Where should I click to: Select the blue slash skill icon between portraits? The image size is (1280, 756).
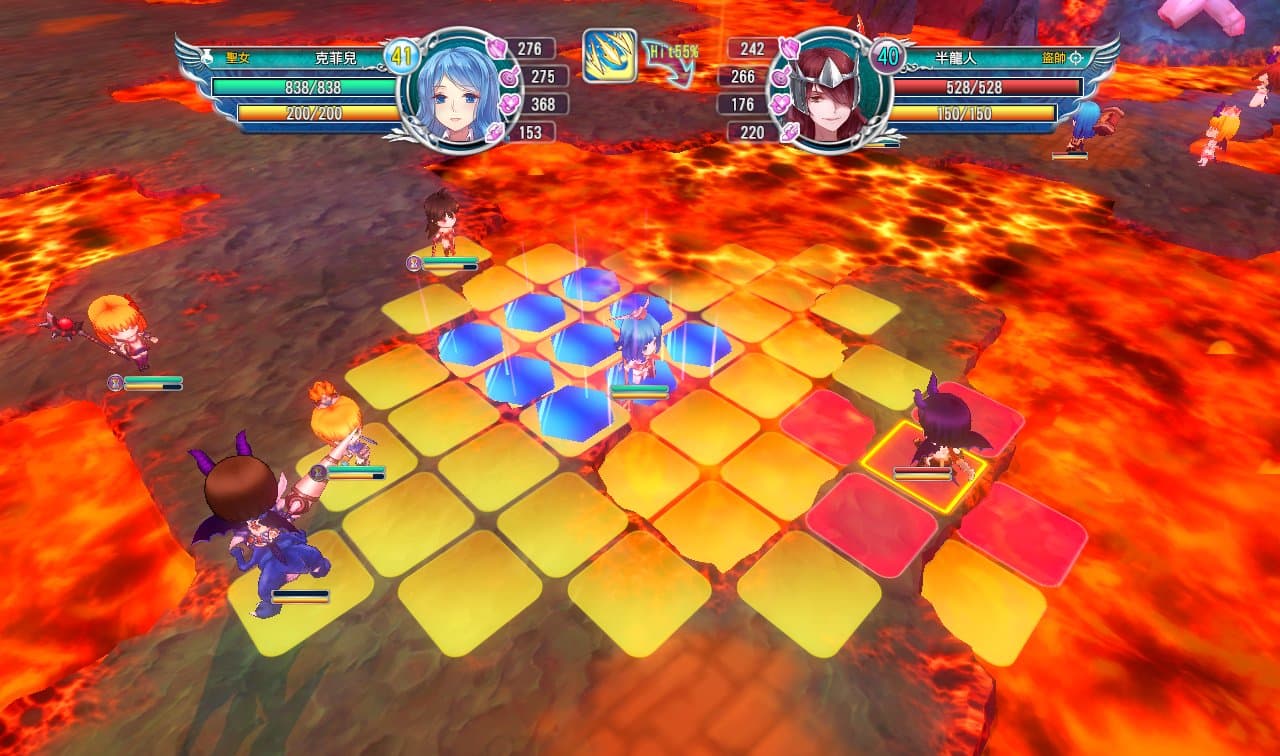pos(610,55)
